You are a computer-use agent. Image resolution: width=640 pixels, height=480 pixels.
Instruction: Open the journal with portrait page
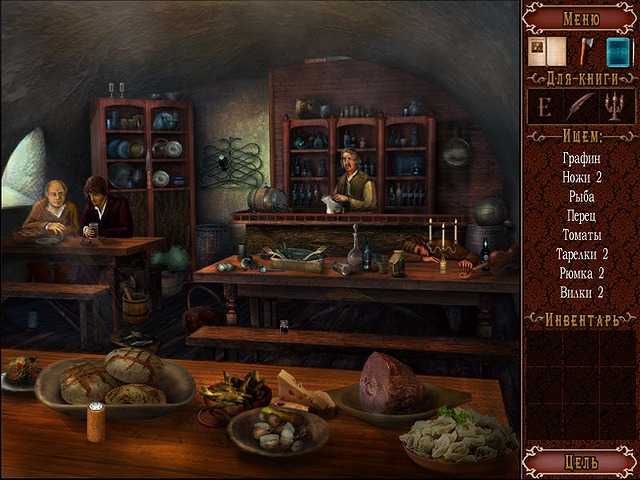[546, 51]
